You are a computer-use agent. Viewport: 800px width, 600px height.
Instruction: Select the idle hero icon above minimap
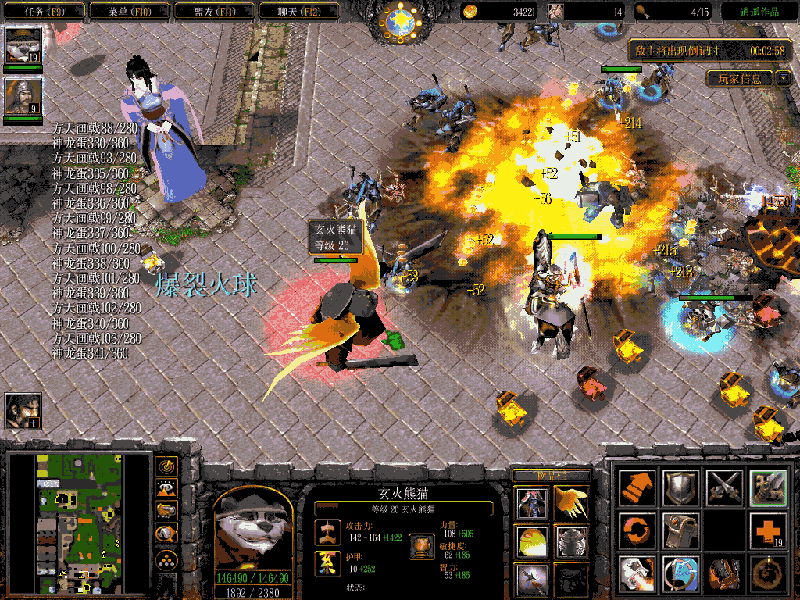(22, 410)
